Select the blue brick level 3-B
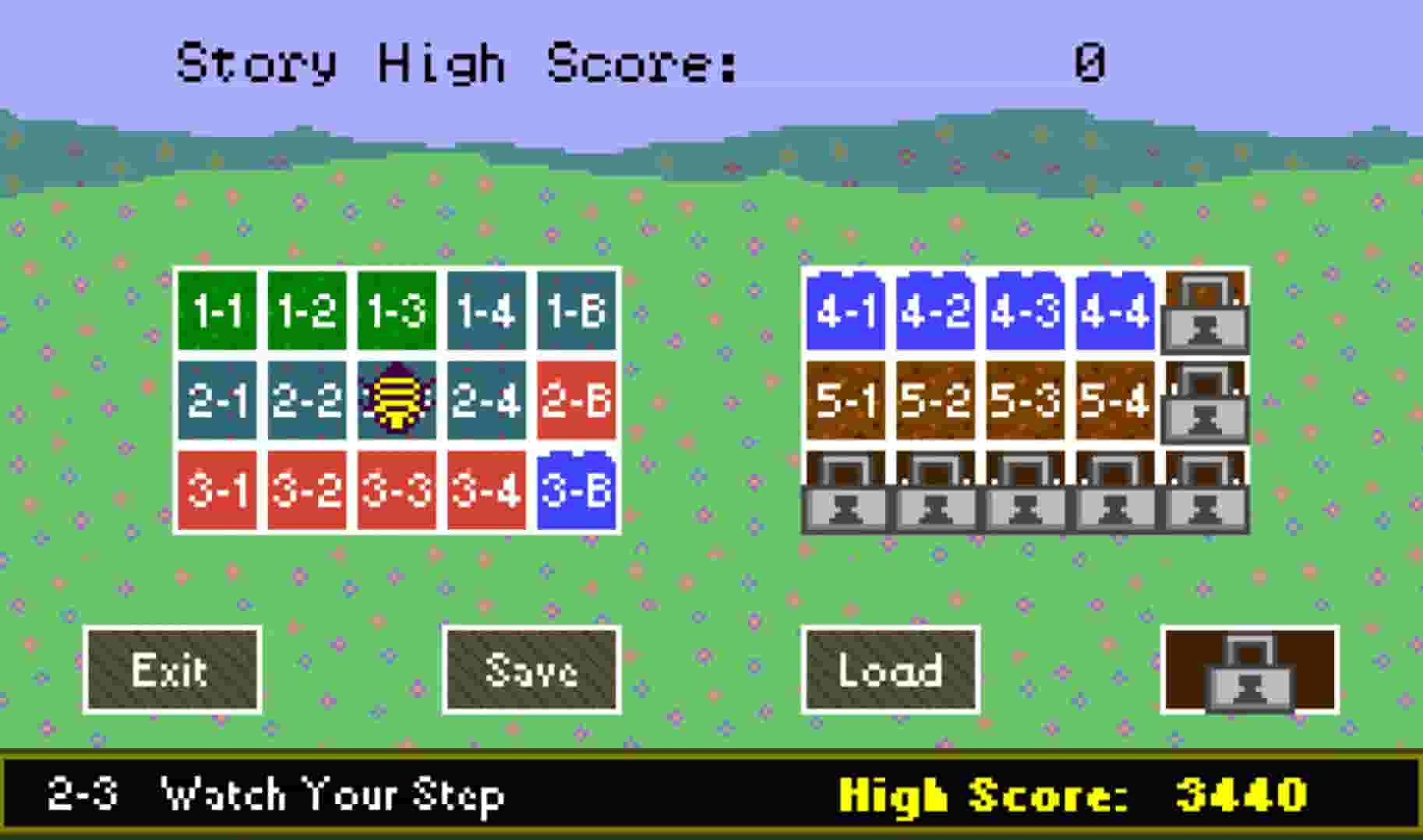The width and height of the screenshot is (1423, 840). (574, 492)
